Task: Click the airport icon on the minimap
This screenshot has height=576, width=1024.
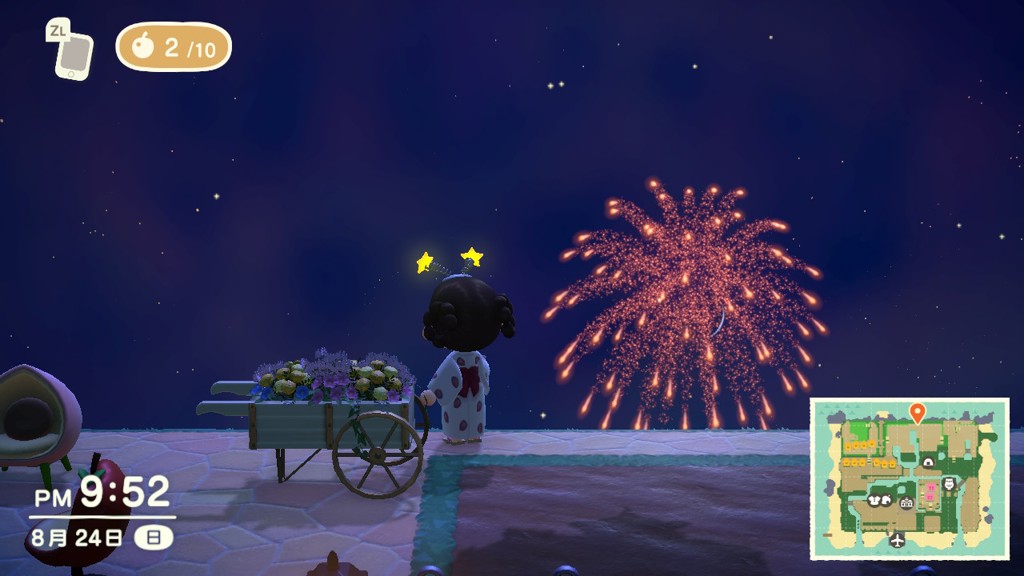Action: pyautogui.click(x=897, y=540)
